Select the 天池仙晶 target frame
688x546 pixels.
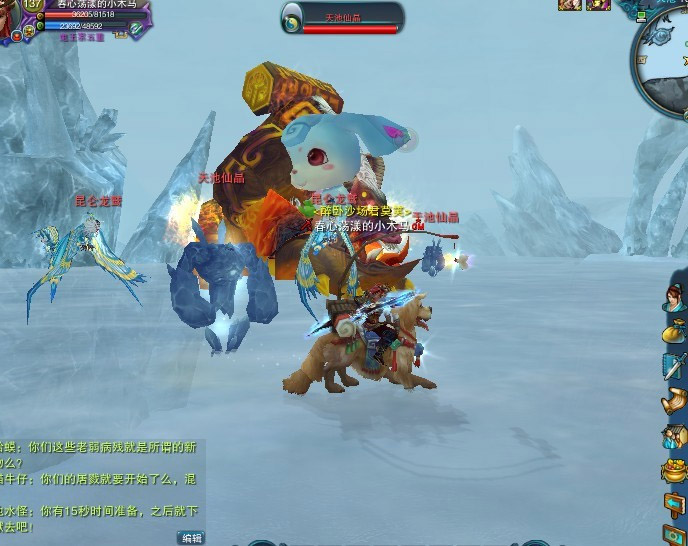click(342, 18)
